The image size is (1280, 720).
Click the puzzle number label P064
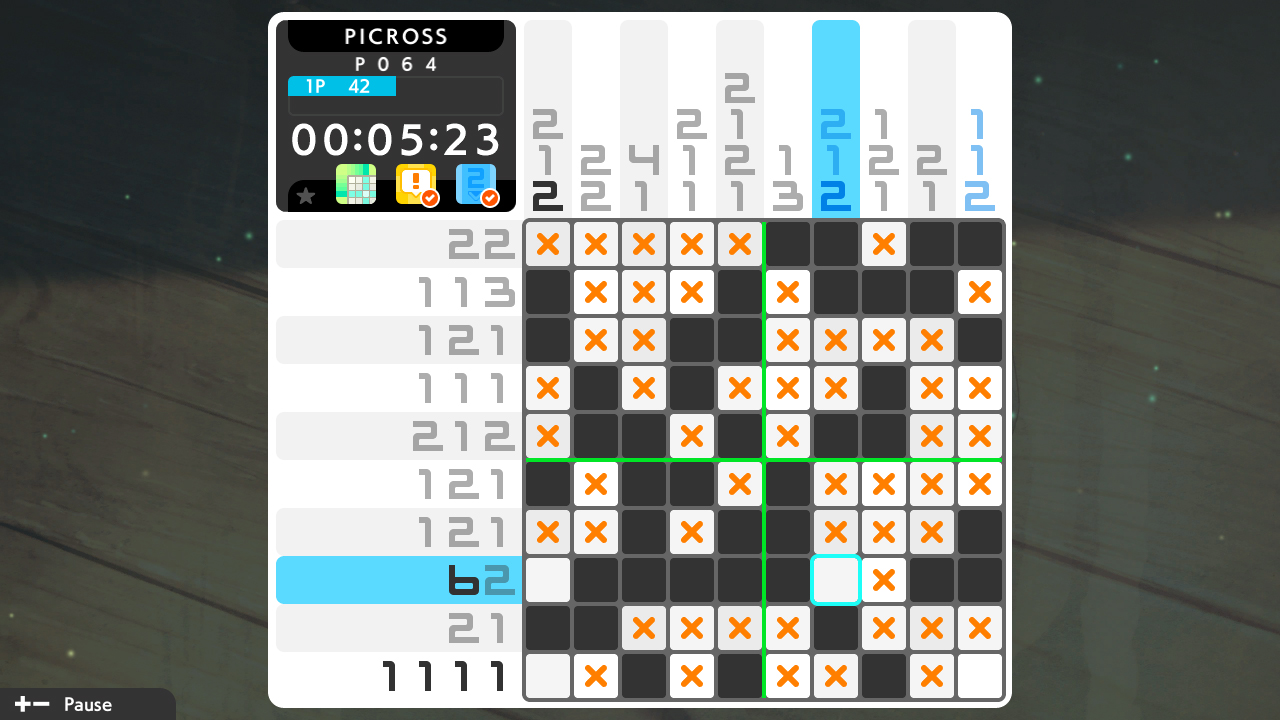coord(396,63)
